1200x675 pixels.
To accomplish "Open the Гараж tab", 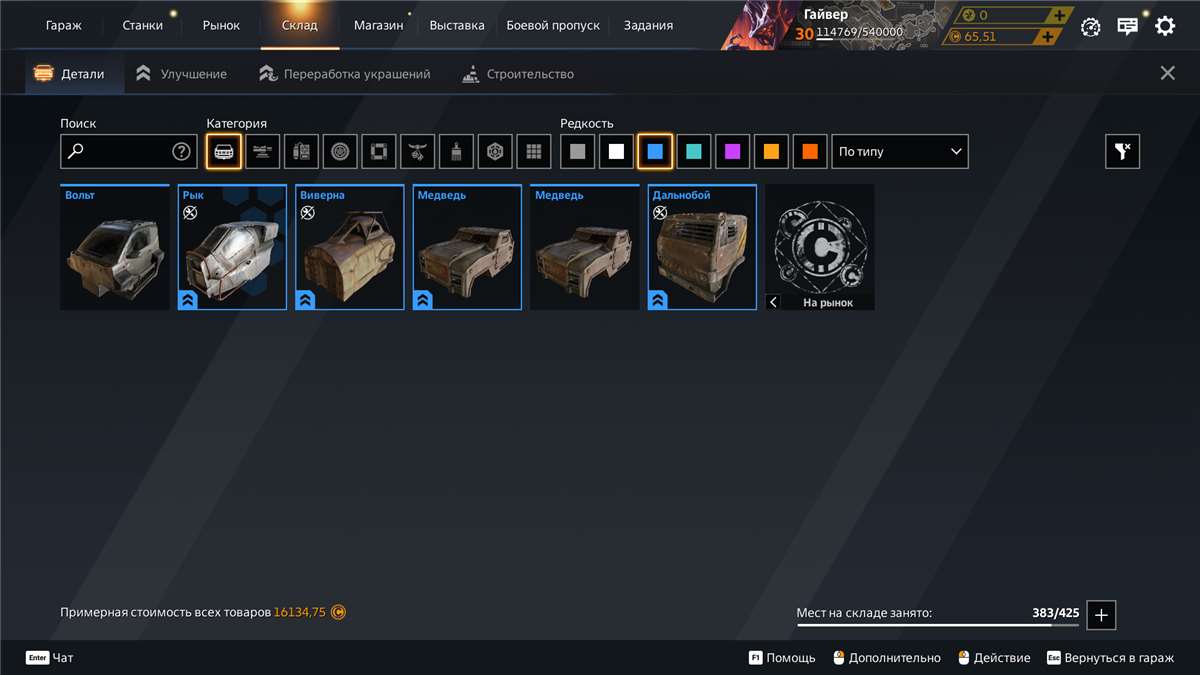I will click(x=64, y=25).
